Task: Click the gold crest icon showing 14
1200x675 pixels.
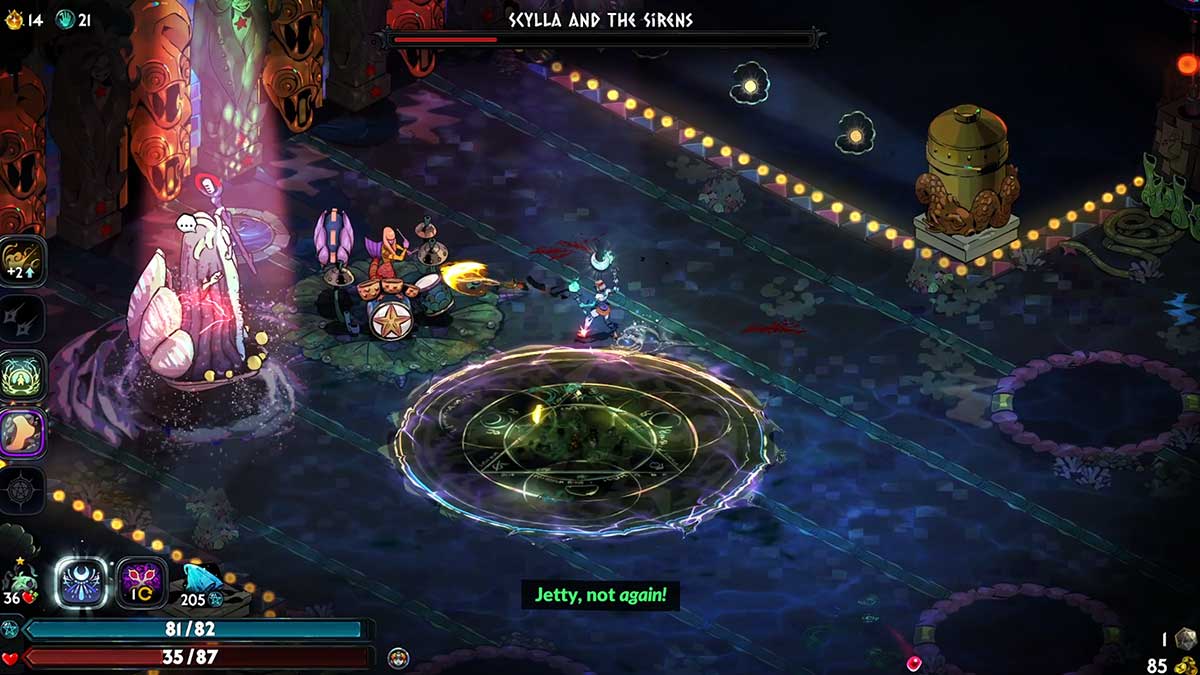Action: 12,19
